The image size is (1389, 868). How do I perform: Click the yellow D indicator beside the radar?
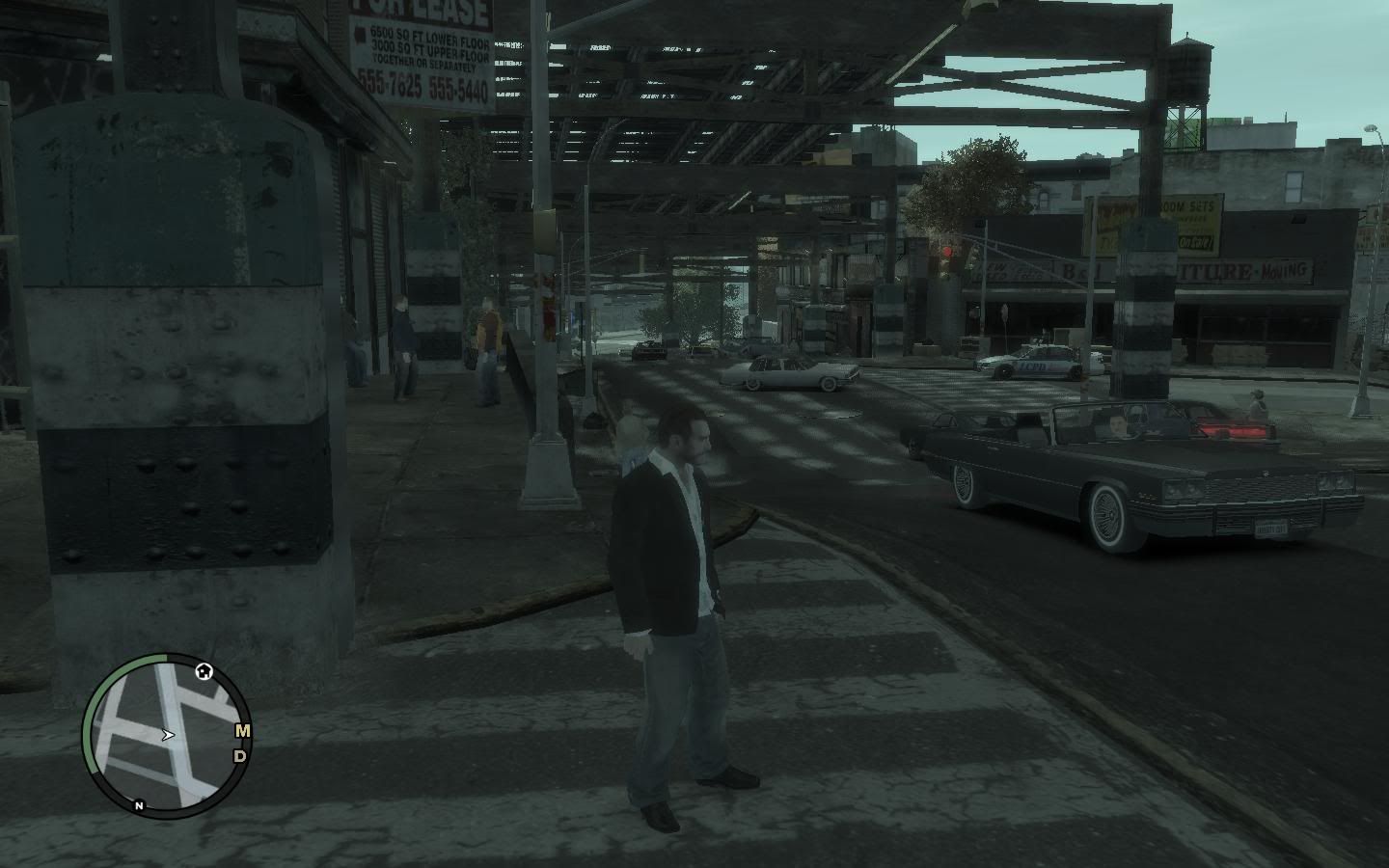(x=239, y=756)
